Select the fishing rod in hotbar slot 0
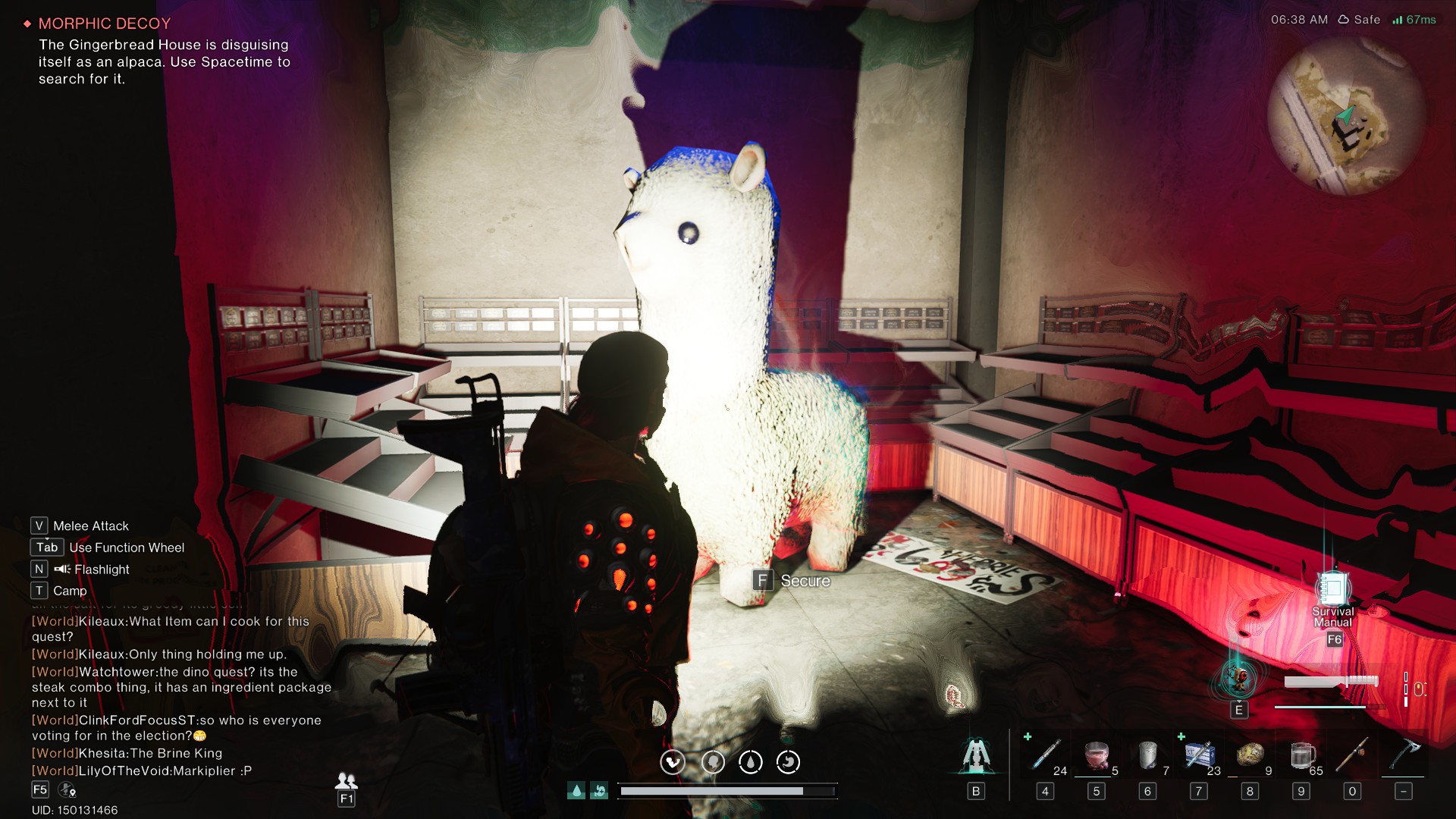Image resolution: width=1456 pixels, height=819 pixels. tap(1353, 755)
